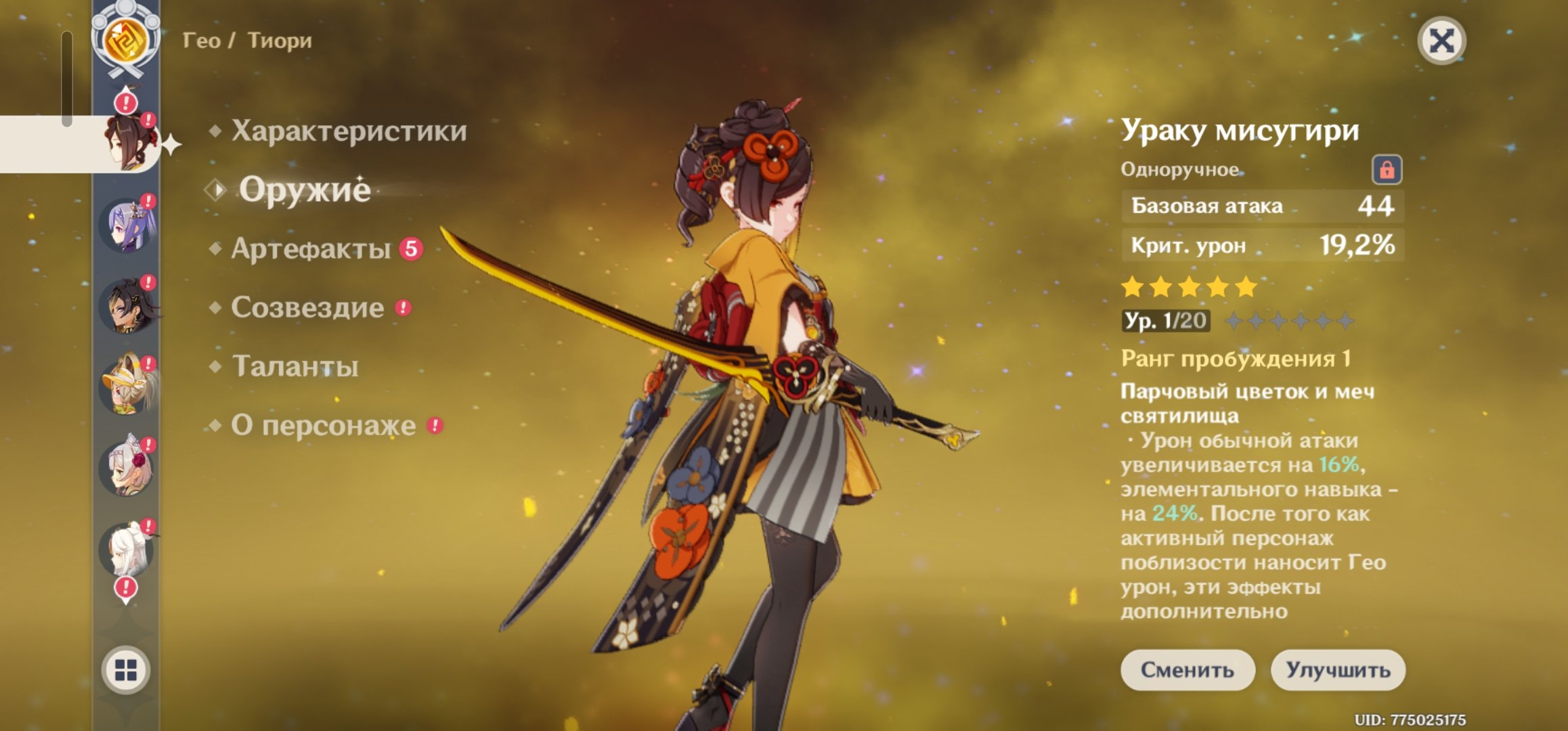
Task: Open the Созвездие section
Action: pyautogui.click(x=307, y=308)
